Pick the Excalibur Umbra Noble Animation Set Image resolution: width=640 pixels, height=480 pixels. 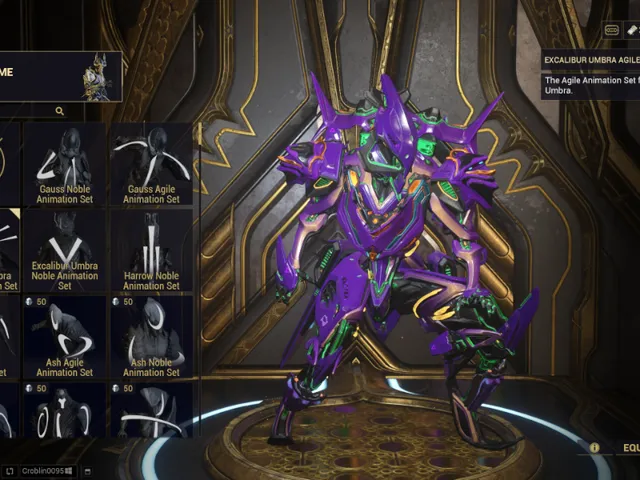tap(65, 250)
